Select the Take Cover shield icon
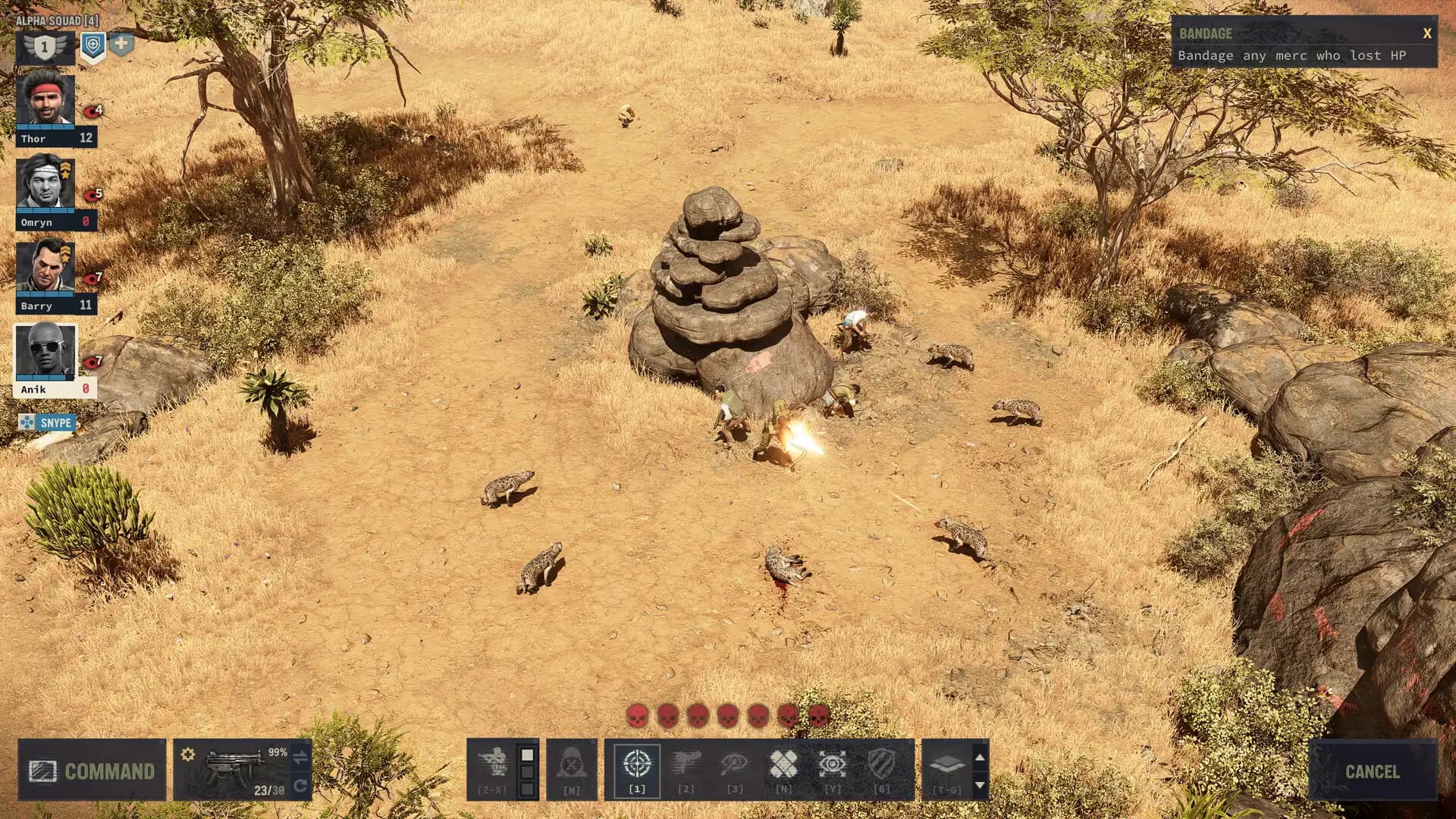The width and height of the screenshot is (1456, 819). pos(882,762)
